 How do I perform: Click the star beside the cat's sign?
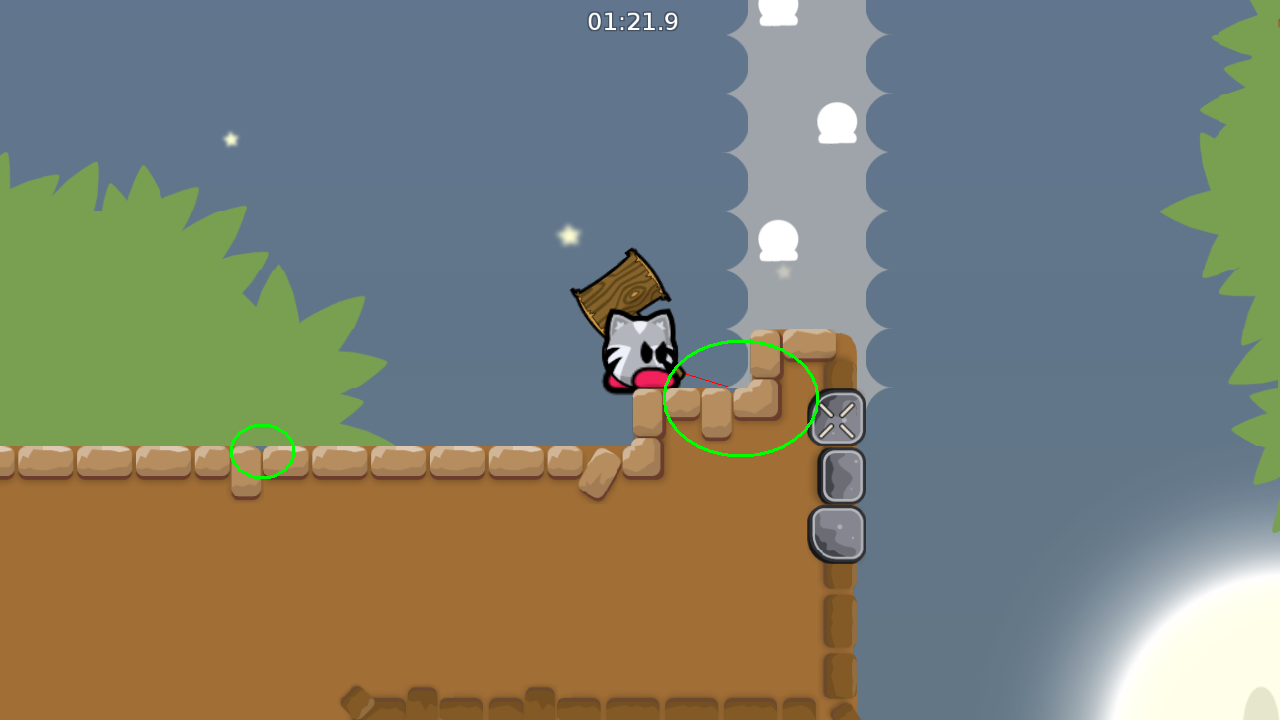(567, 235)
